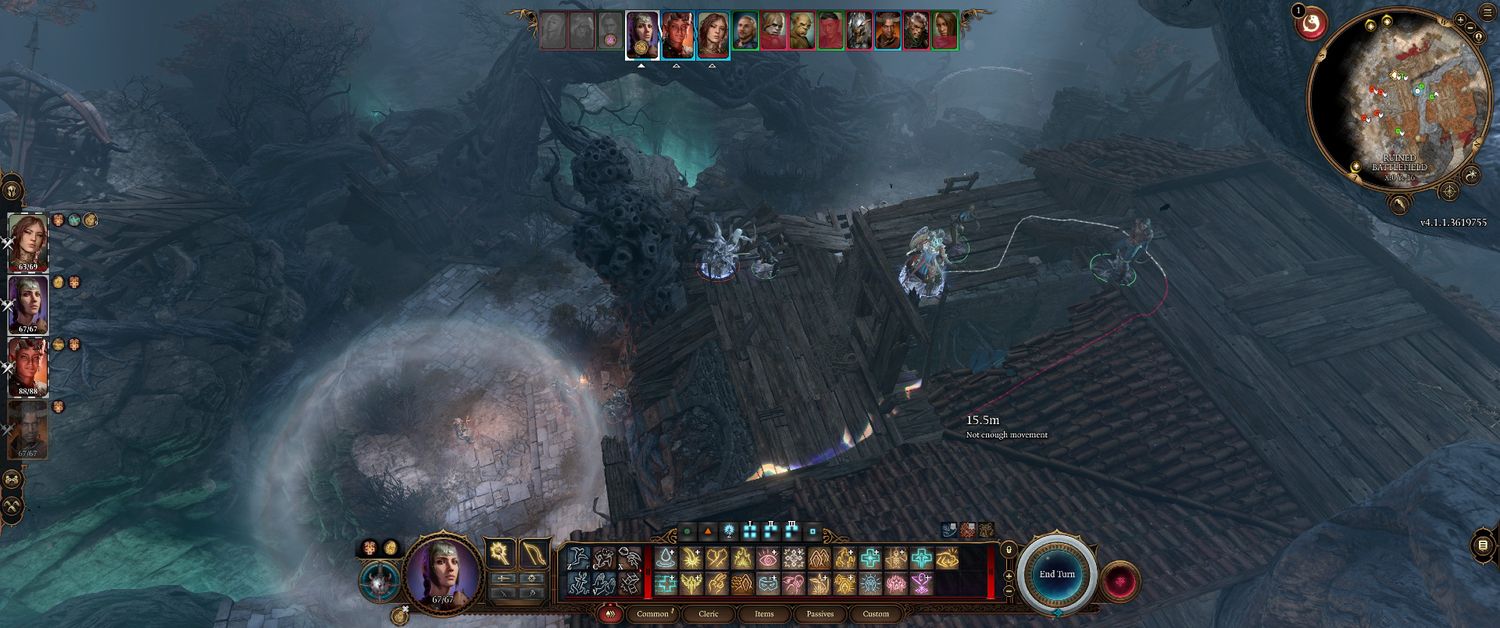Open the Items hotbar tab
Image resolution: width=1500 pixels, height=628 pixels.
764,614
